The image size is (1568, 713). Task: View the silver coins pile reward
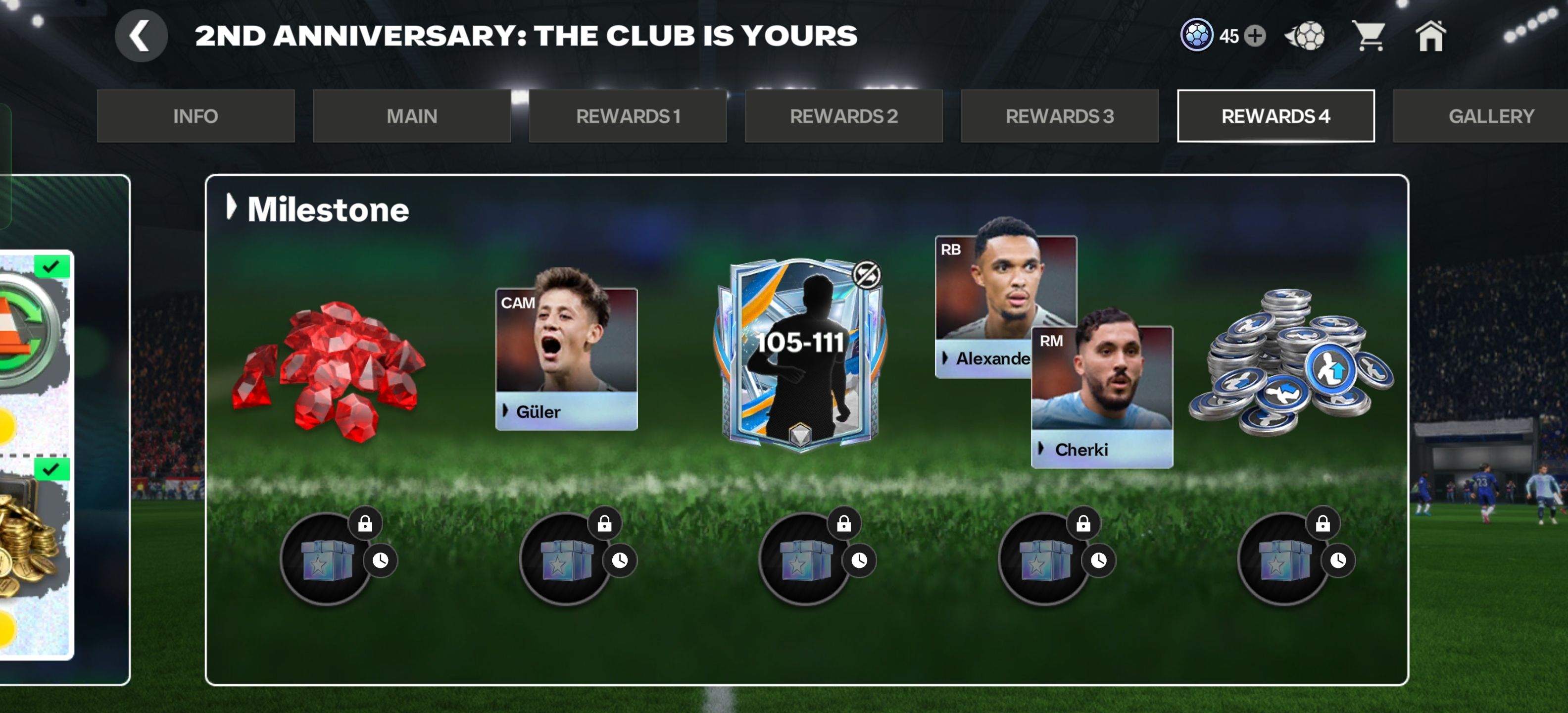point(1290,362)
